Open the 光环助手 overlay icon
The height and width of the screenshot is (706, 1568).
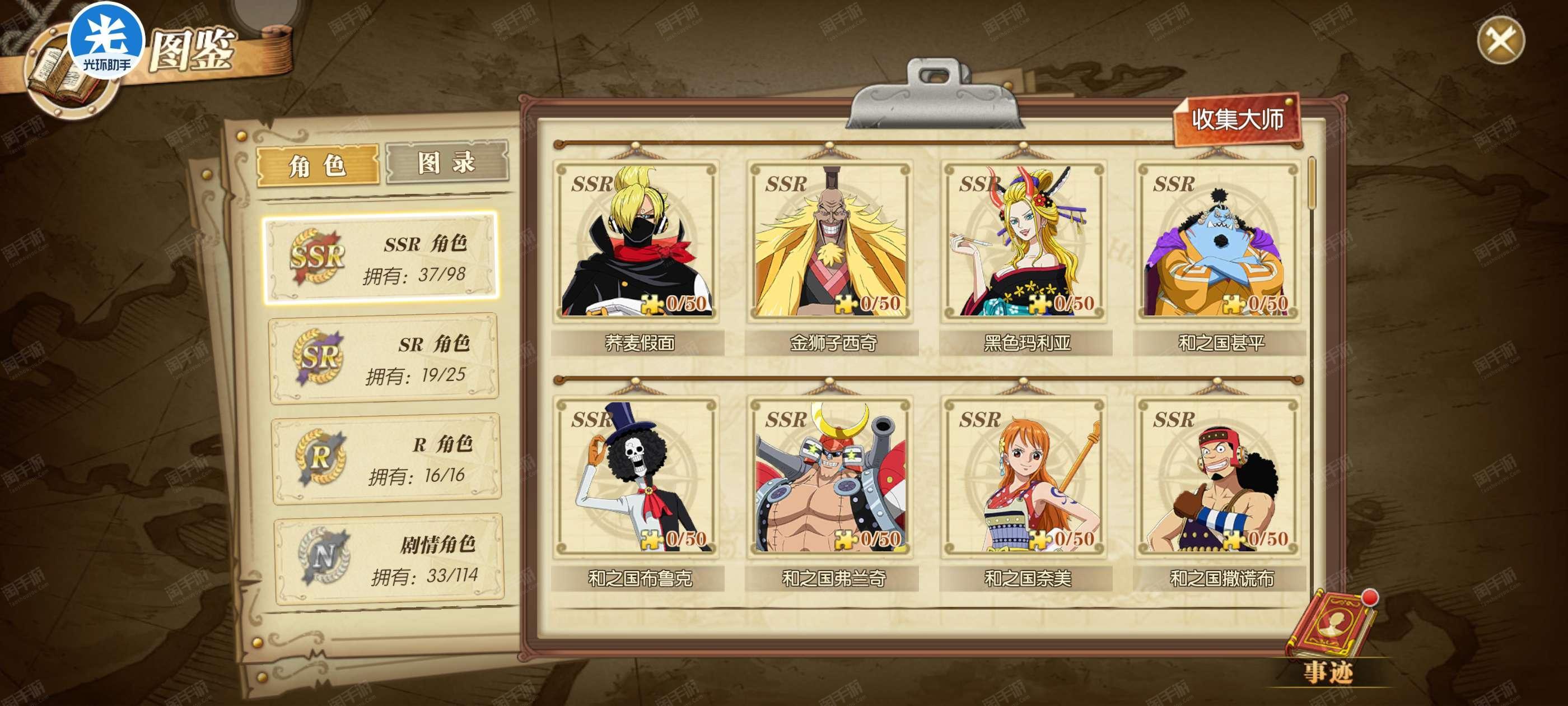click(106, 43)
